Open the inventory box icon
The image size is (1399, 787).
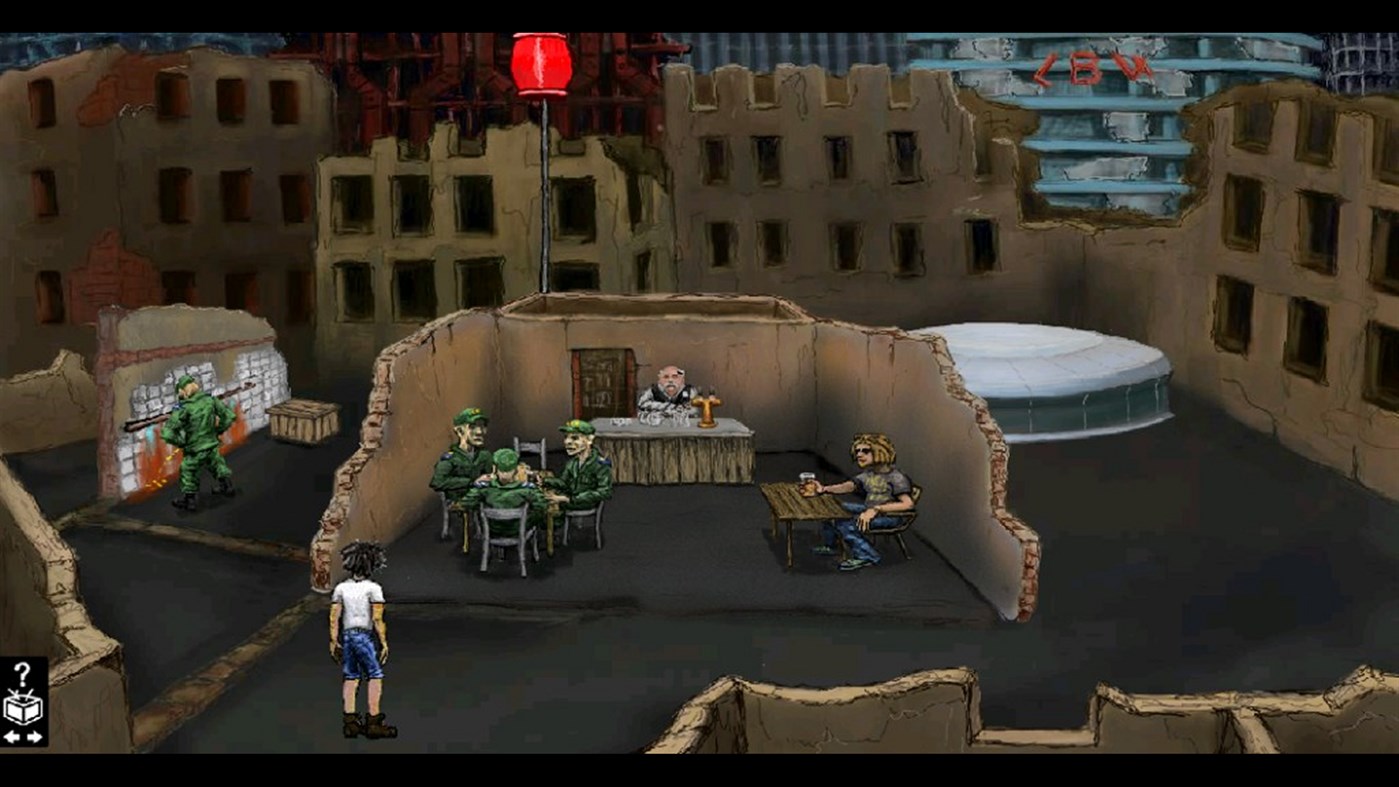click(x=22, y=706)
